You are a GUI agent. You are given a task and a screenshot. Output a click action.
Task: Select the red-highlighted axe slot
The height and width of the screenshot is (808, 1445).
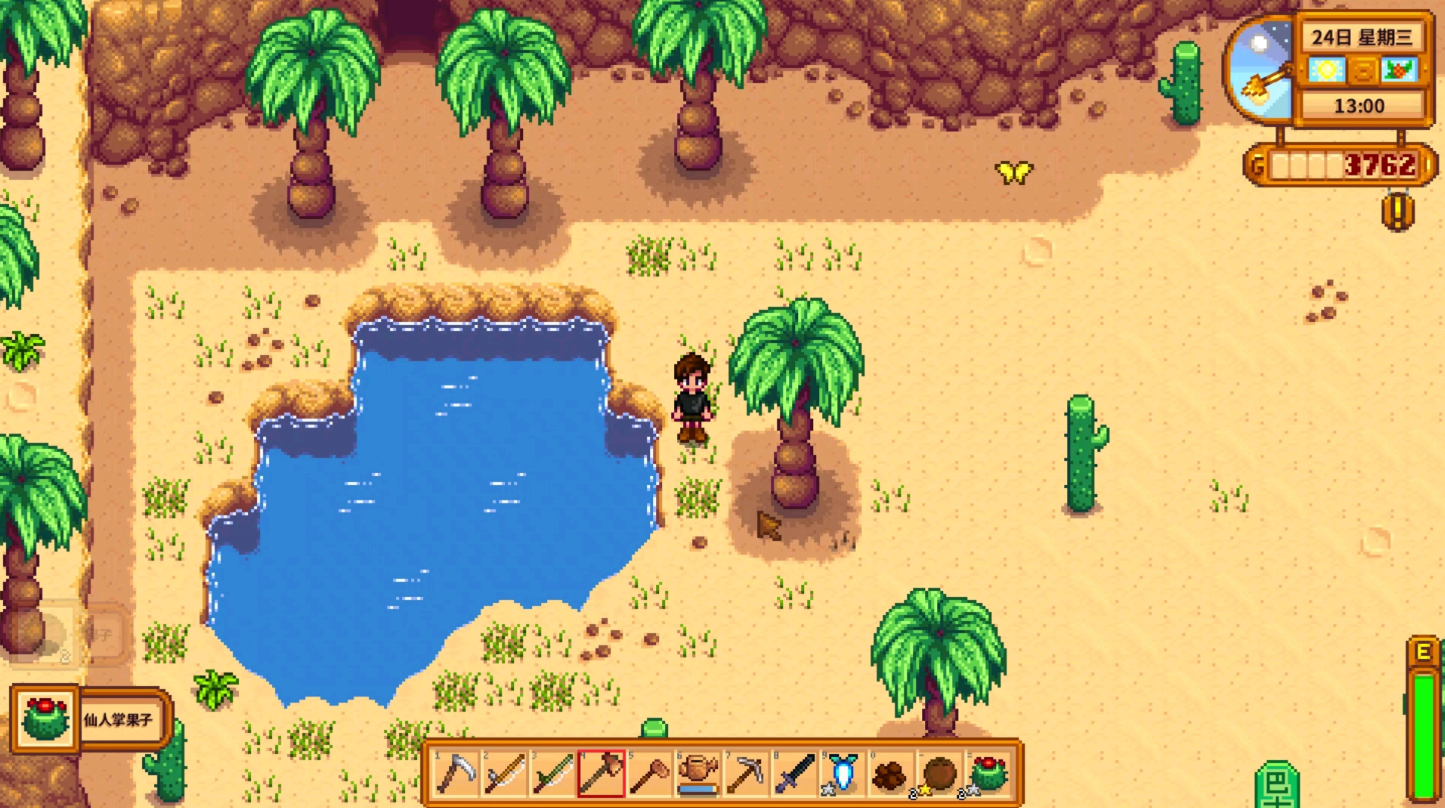pyautogui.click(x=601, y=773)
